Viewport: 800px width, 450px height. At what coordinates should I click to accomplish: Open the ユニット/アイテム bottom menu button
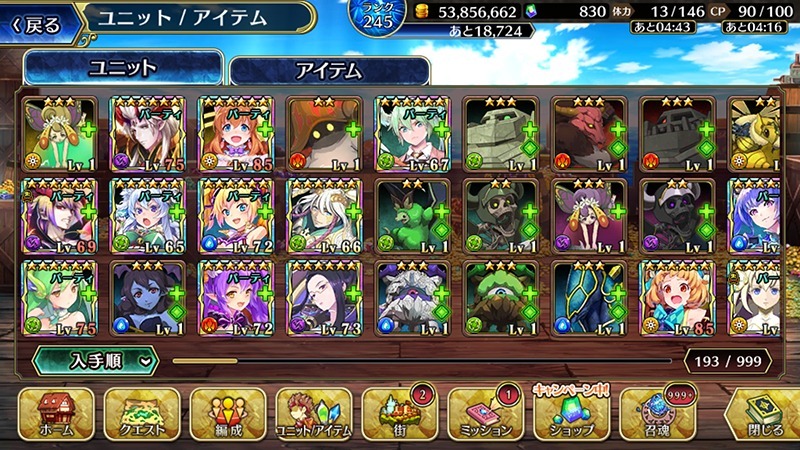coord(312,414)
